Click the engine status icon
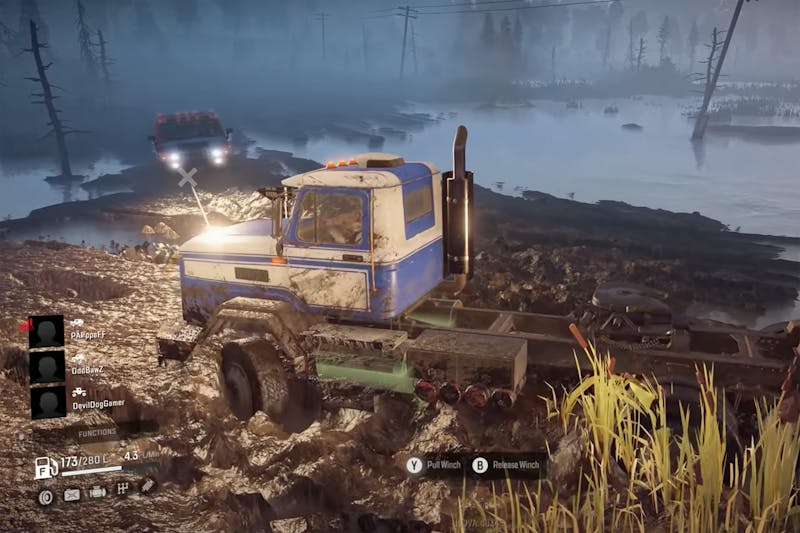 (98, 493)
